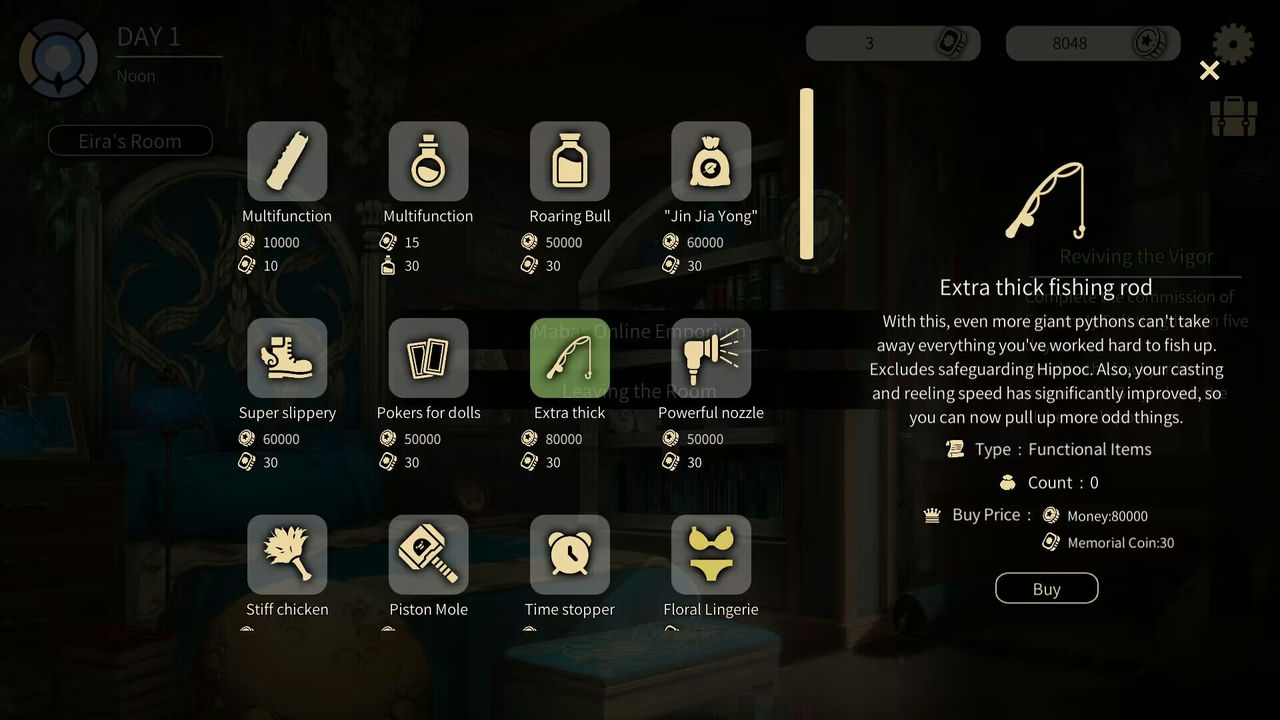Pick the Pokers for dolls cards
The image size is (1280, 720).
[428, 358]
